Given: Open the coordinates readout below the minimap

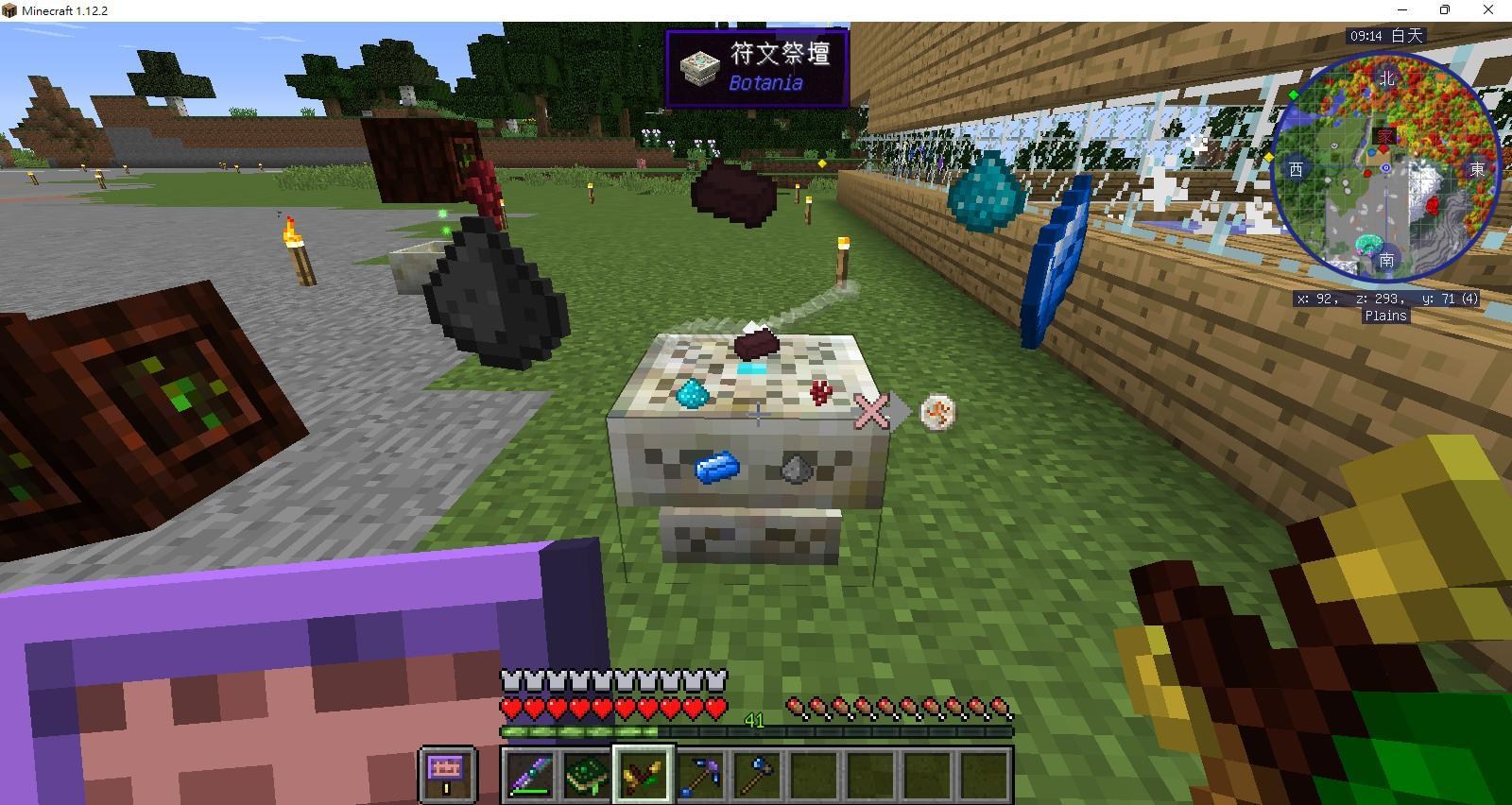Looking at the screenshot, I should 1385,300.
